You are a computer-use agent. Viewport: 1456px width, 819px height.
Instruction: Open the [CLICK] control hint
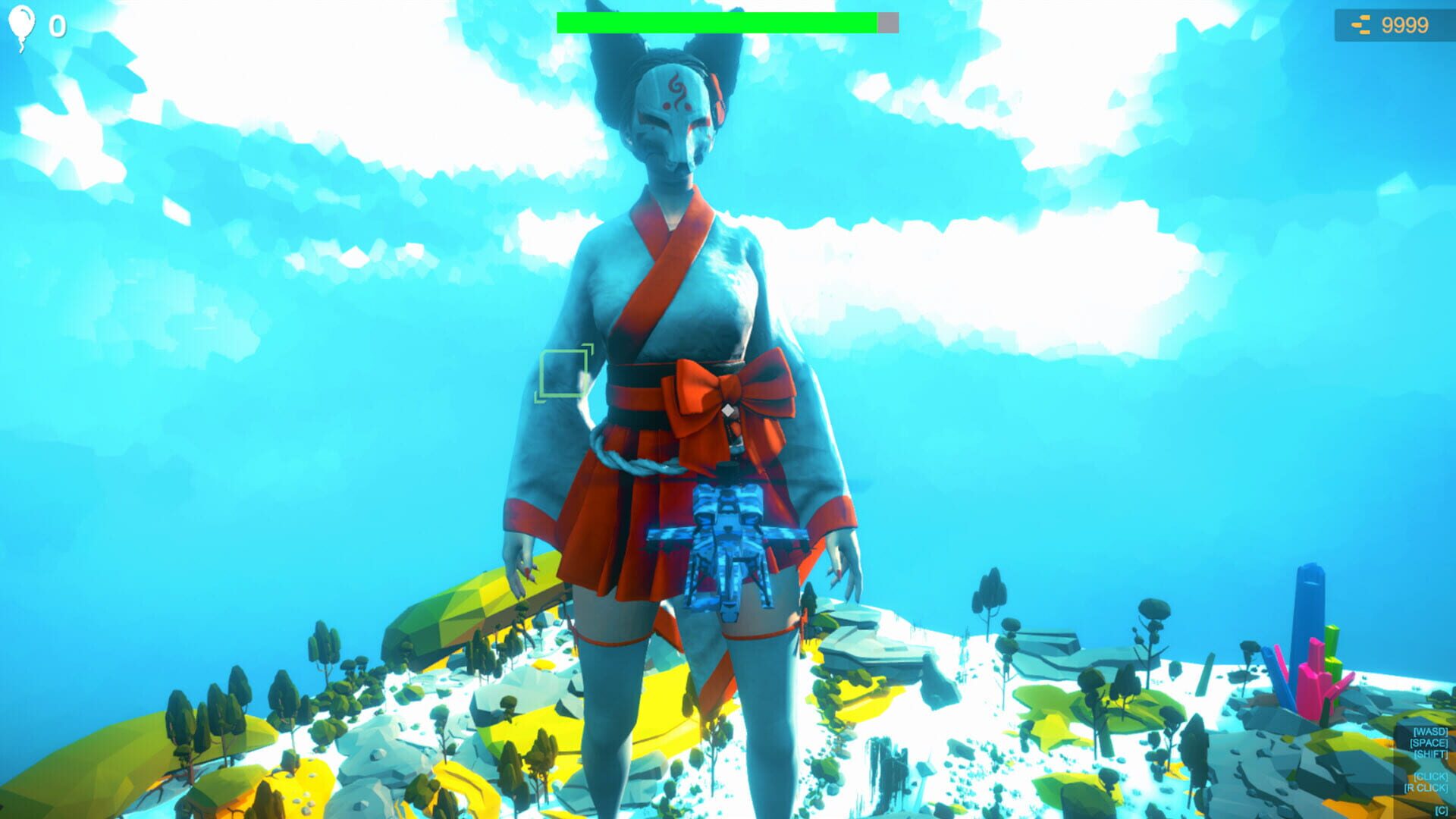click(1430, 776)
